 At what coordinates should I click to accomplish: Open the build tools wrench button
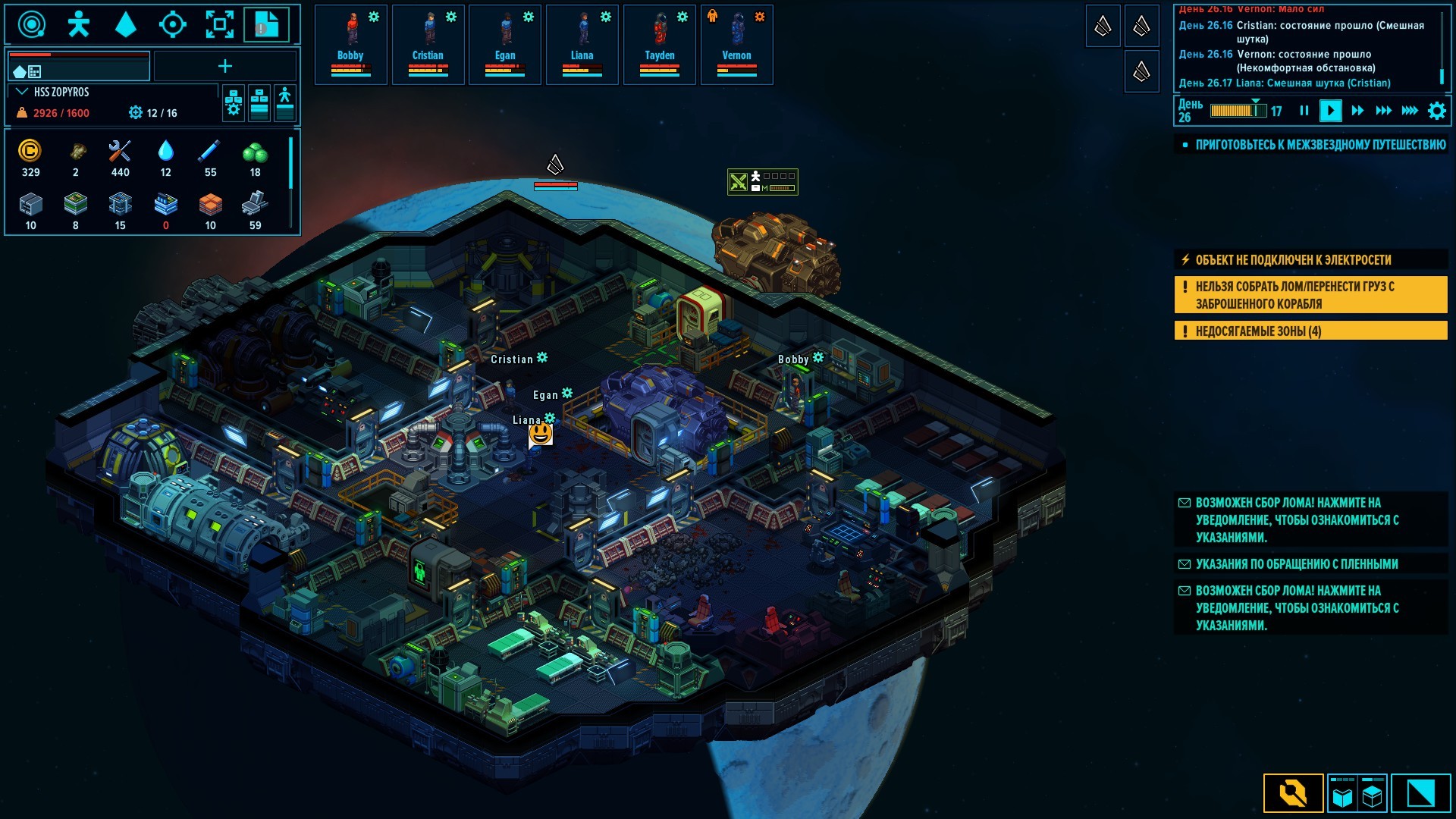1293,793
